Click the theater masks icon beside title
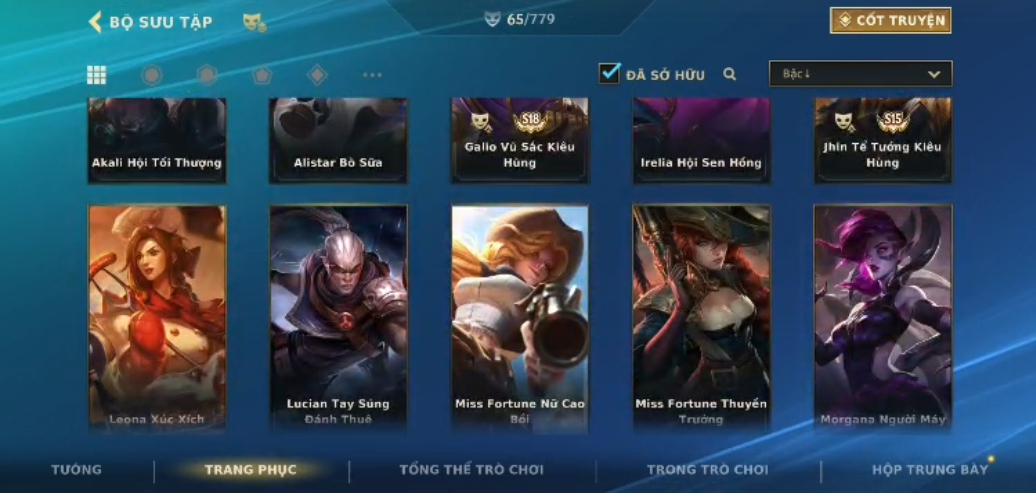This screenshot has height=493, width=1036. tap(254, 22)
